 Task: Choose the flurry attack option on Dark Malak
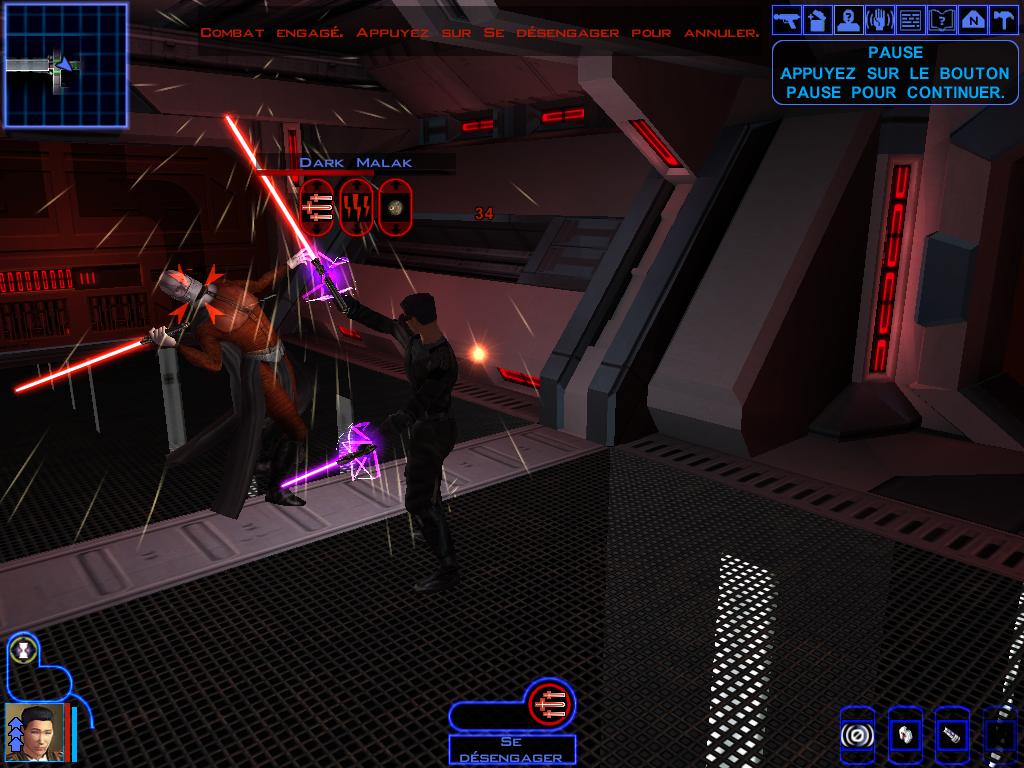[x=317, y=207]
